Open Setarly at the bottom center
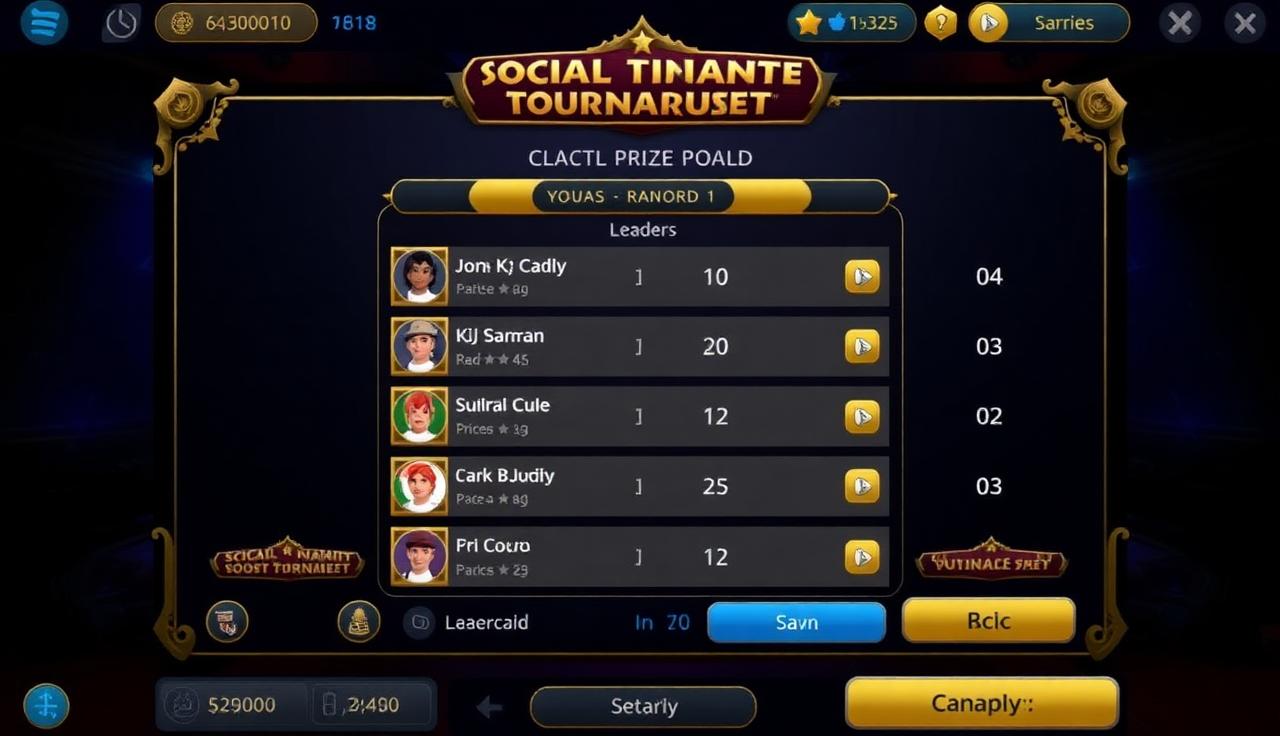Screen dimensions: 1280x736 click(x=643, y=706)
